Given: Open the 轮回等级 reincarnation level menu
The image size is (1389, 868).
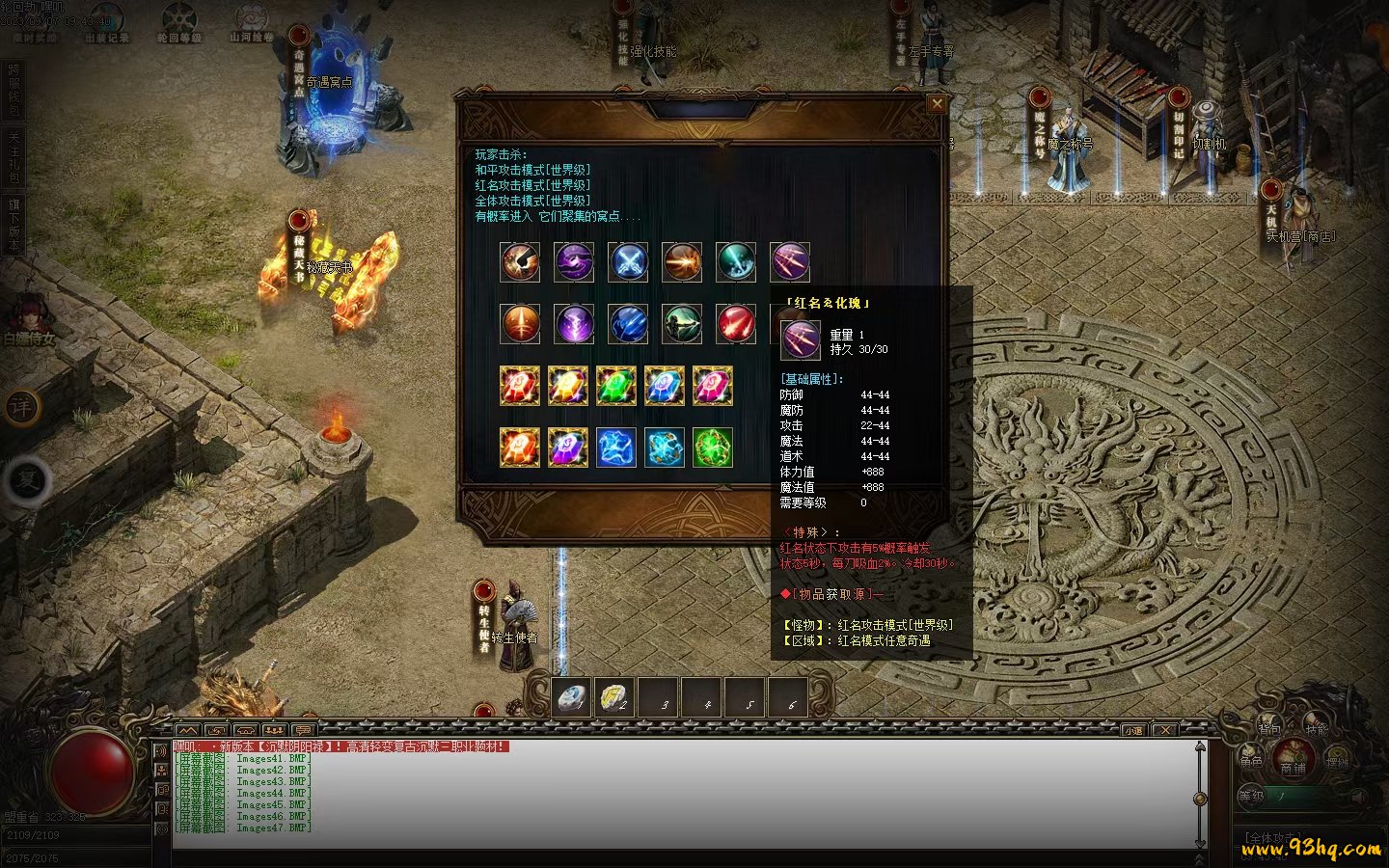Looking at the screenshot, I should pyautogui.click(x=178, y=24).
